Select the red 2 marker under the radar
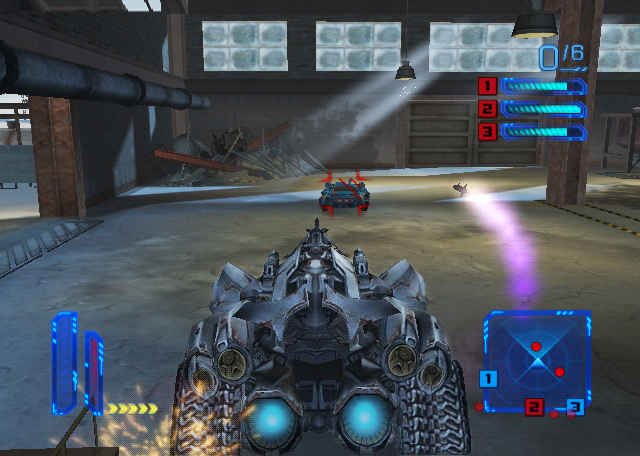The height and width of the screenshot is (456, 640). coord(534,406)
